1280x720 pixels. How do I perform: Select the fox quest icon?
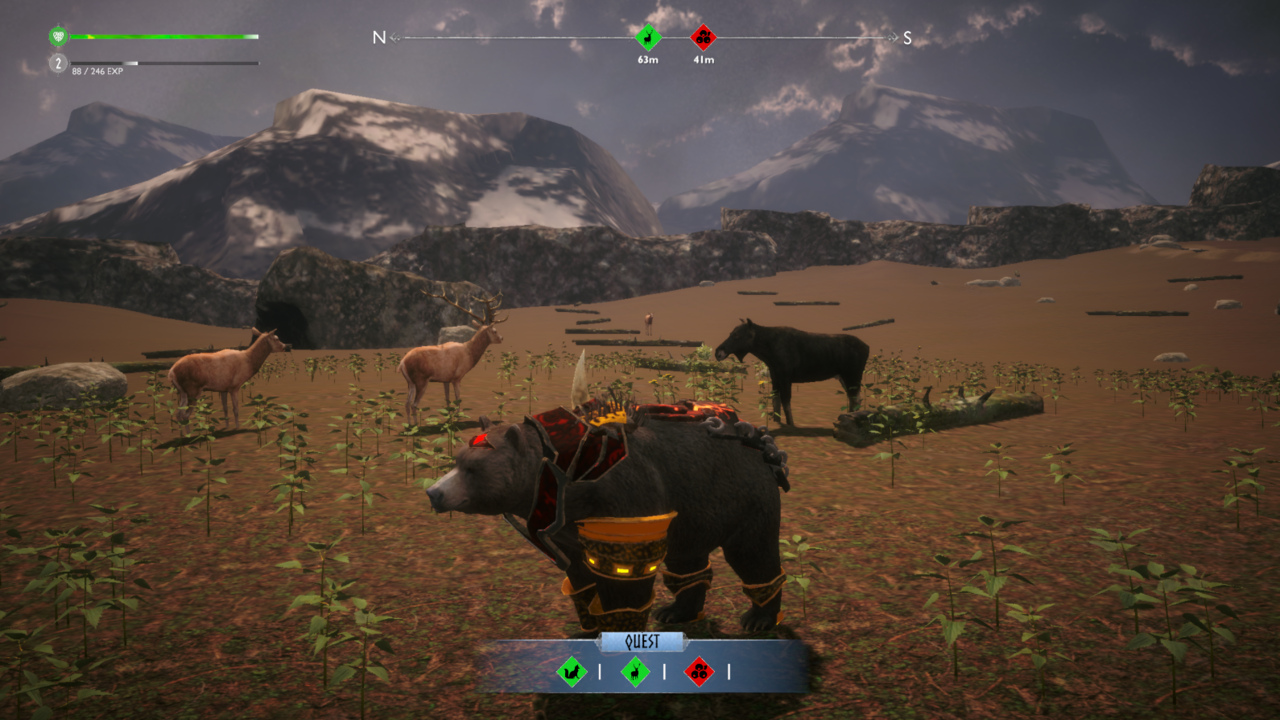tap(571, 671)
